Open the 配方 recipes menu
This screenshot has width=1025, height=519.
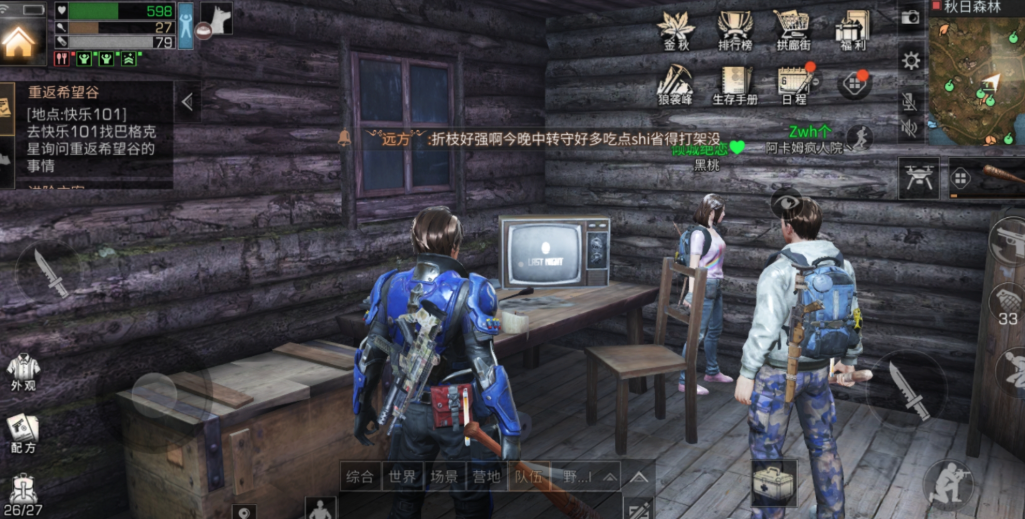[x=23, y=432]
